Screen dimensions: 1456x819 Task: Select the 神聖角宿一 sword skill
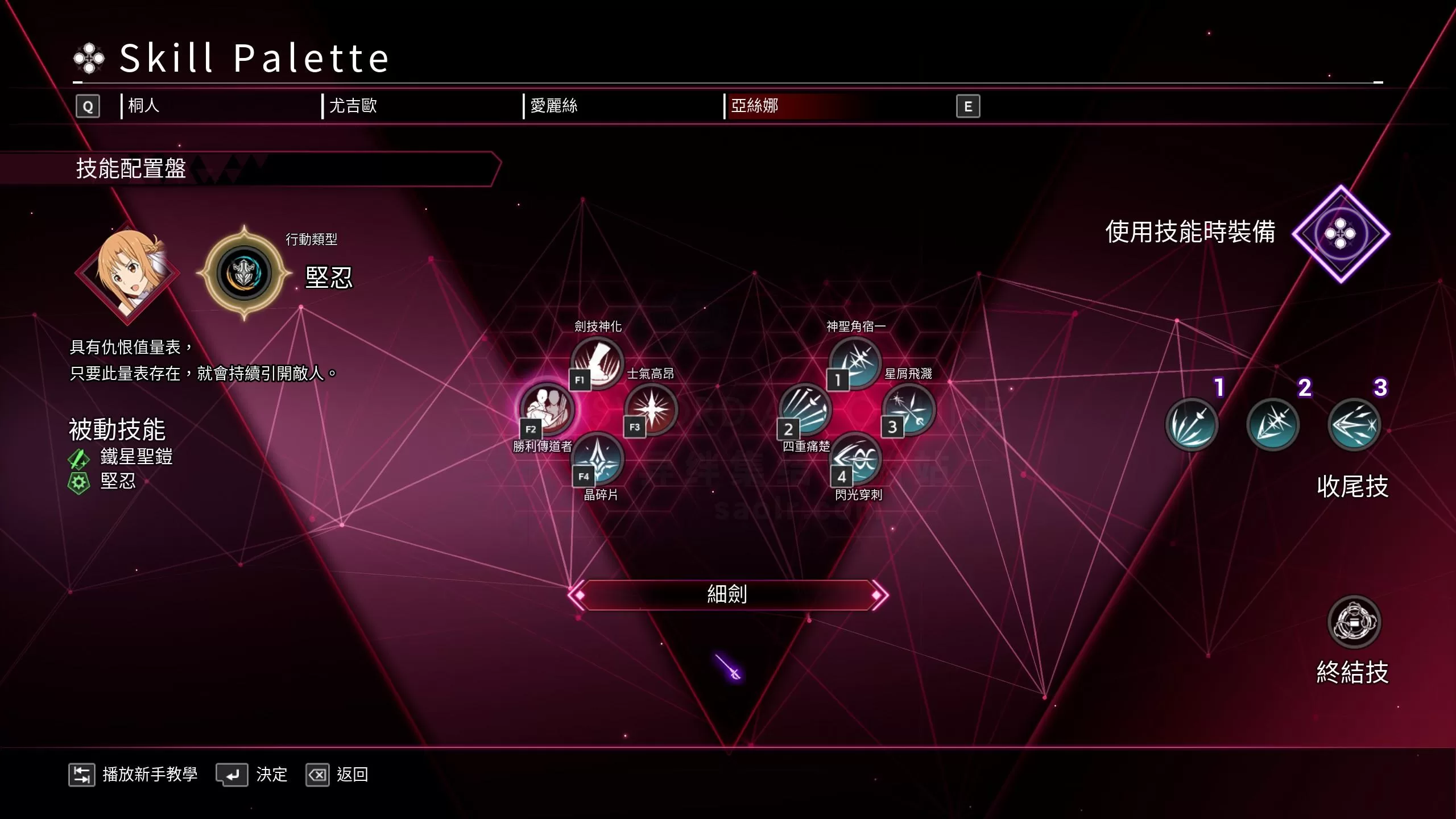pyautogui.click(x=855, y=362)
